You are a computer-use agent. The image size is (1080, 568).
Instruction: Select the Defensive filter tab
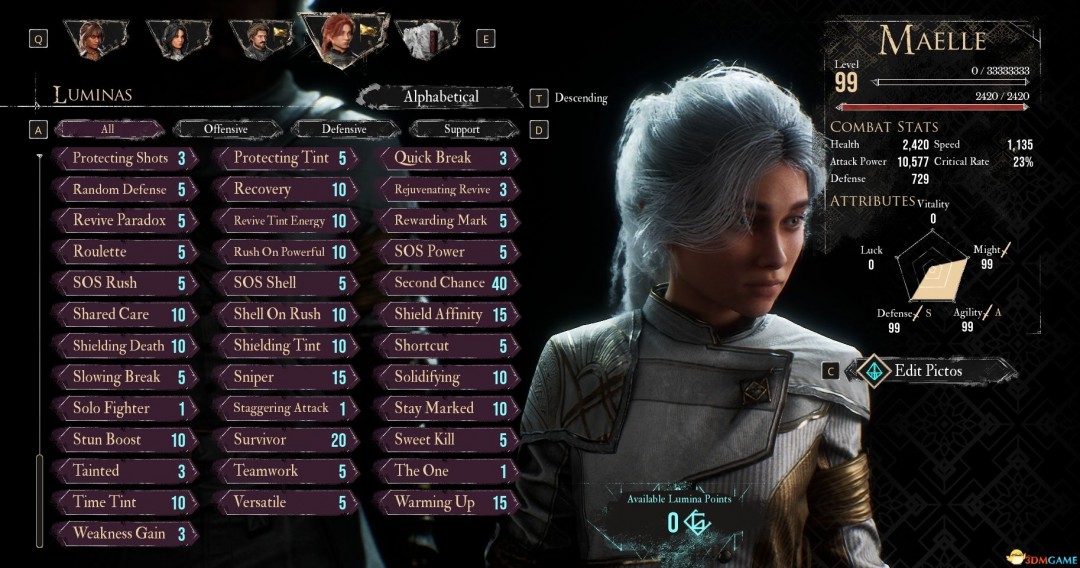343,129
